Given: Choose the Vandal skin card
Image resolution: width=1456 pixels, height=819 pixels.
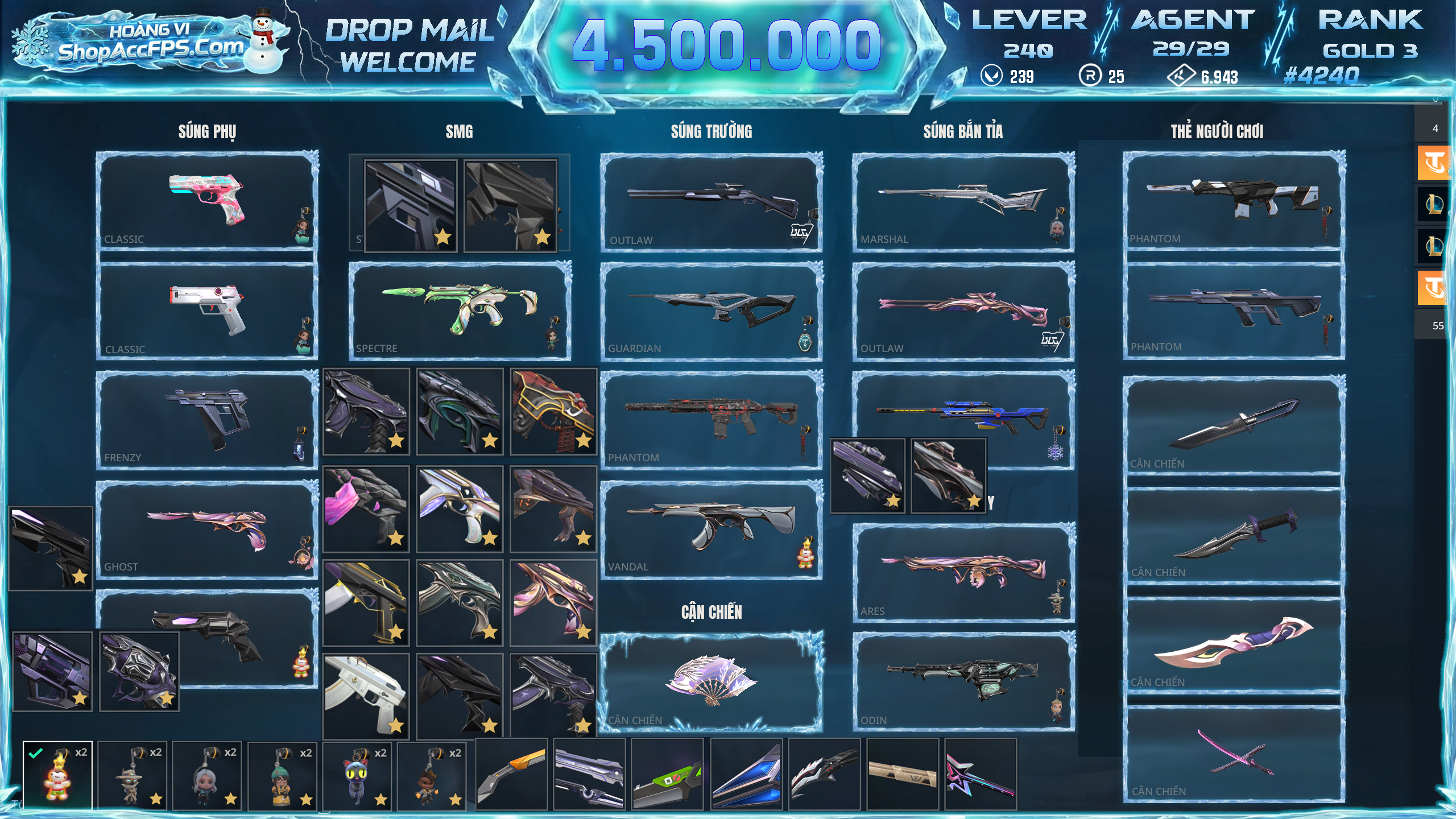Looking at the screenshot, I should (711, 529).
